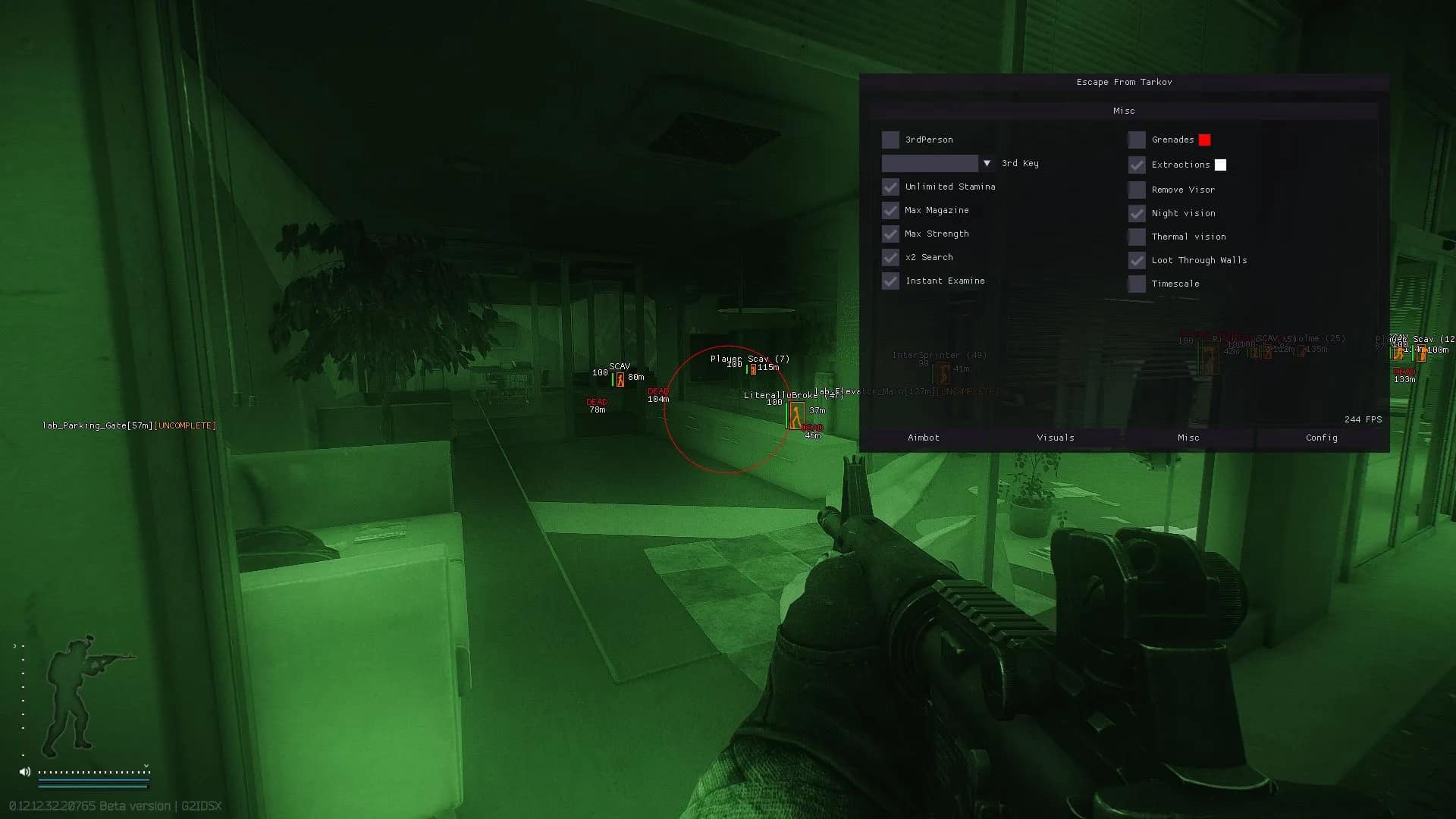Viewport: 1456px width, 819px height.
Task: Turn off x2 Search
Action: point(890,257)
